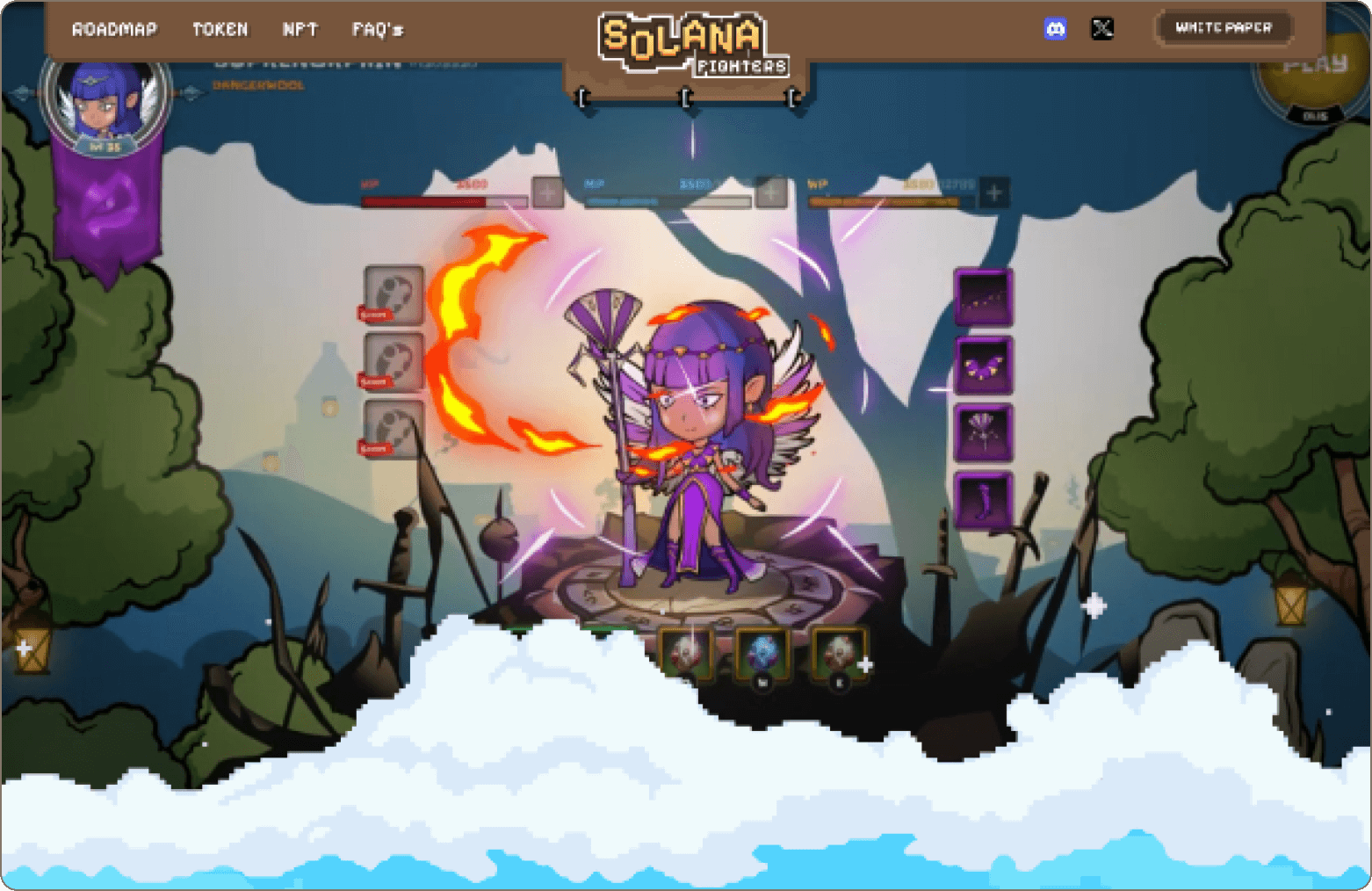The image size is (1372, 891).
Task: Select the flower wand equipment slot
Action: pyautogui.click(x=983, y=432)
